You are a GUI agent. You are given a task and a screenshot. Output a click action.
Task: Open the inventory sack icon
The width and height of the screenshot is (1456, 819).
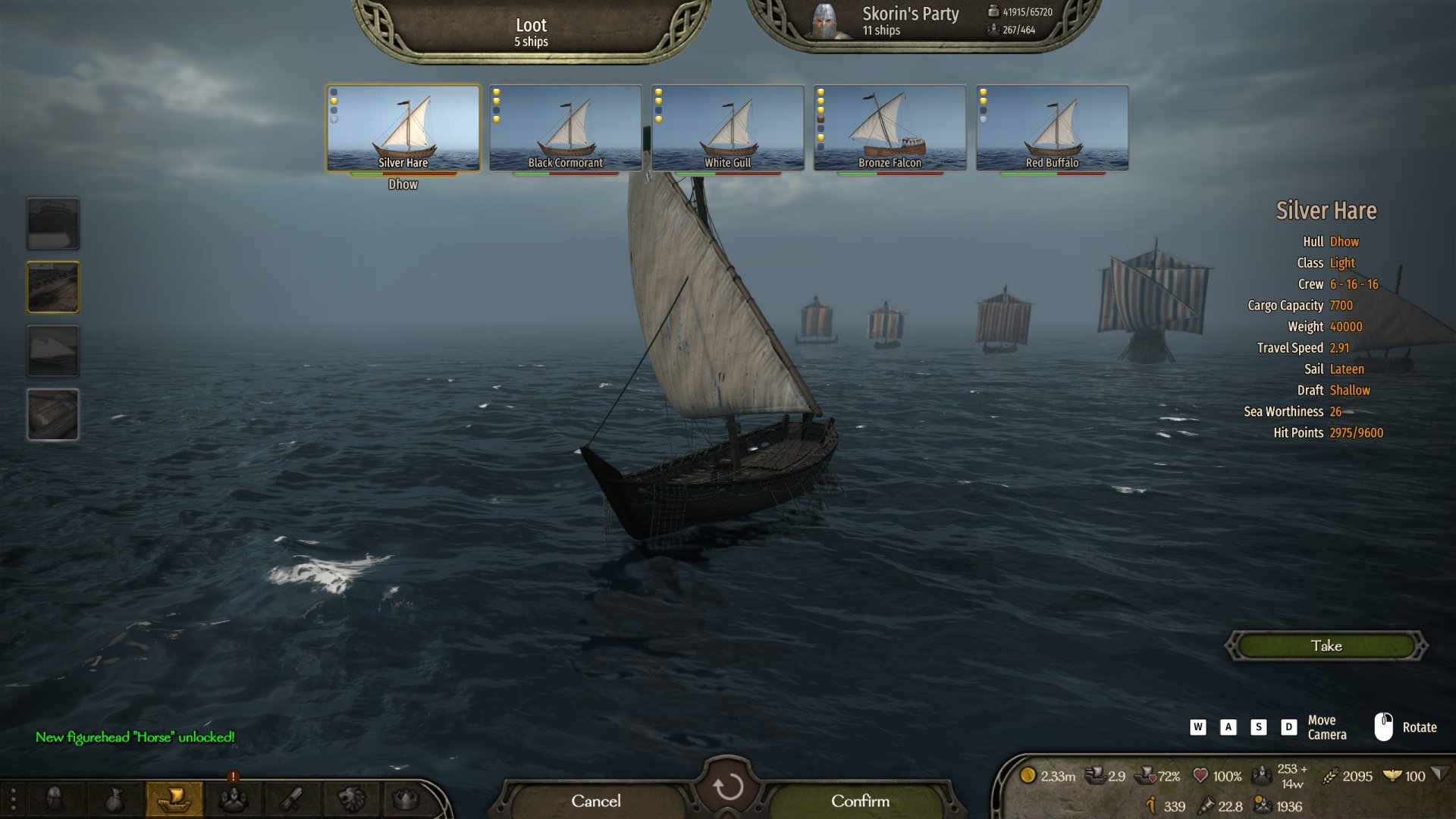coord(114,799)
